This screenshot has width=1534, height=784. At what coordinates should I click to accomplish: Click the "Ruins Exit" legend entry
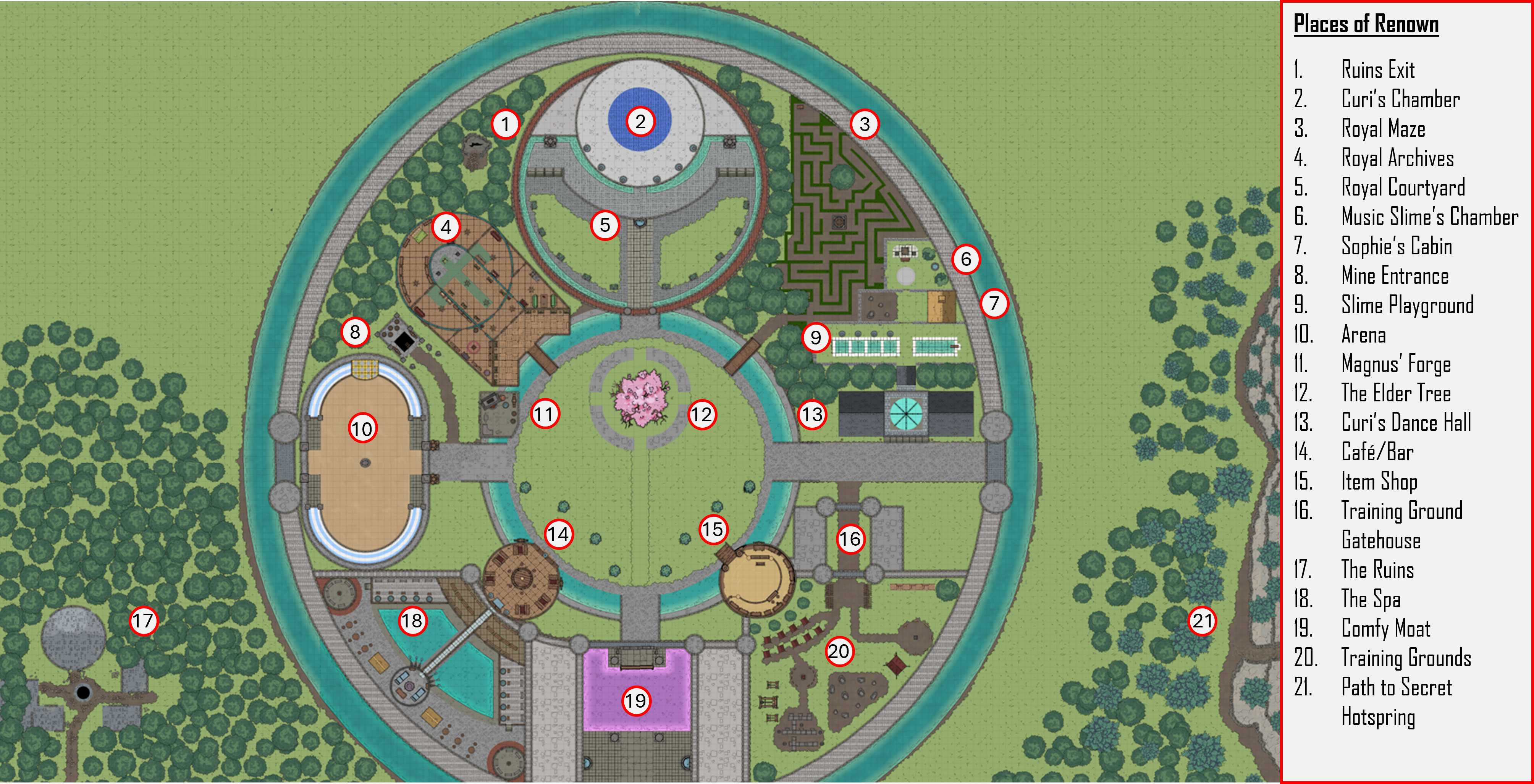pos(1377,70)
